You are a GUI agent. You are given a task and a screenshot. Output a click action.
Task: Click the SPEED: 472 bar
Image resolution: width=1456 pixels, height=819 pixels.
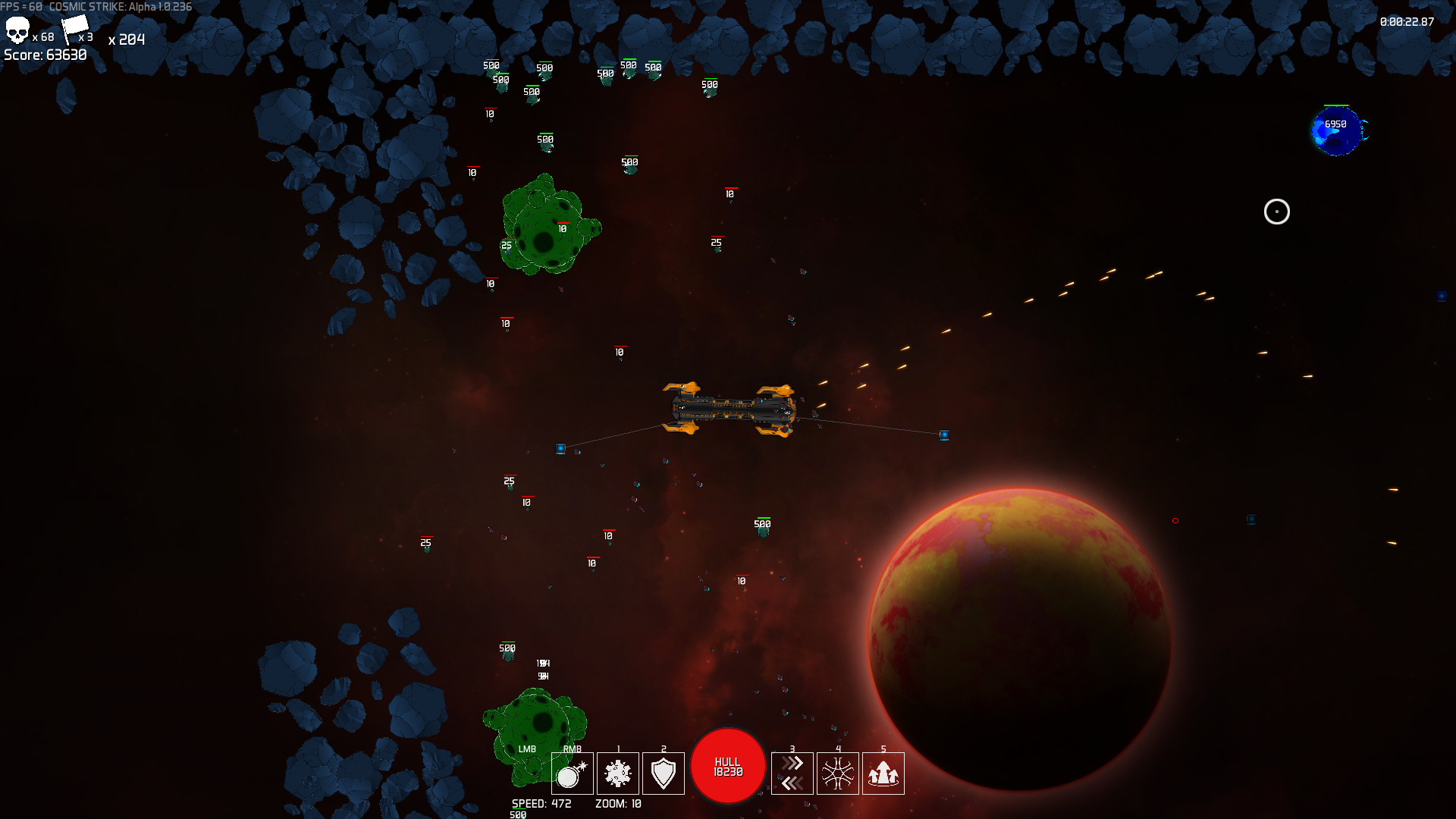tap(540, 804)
